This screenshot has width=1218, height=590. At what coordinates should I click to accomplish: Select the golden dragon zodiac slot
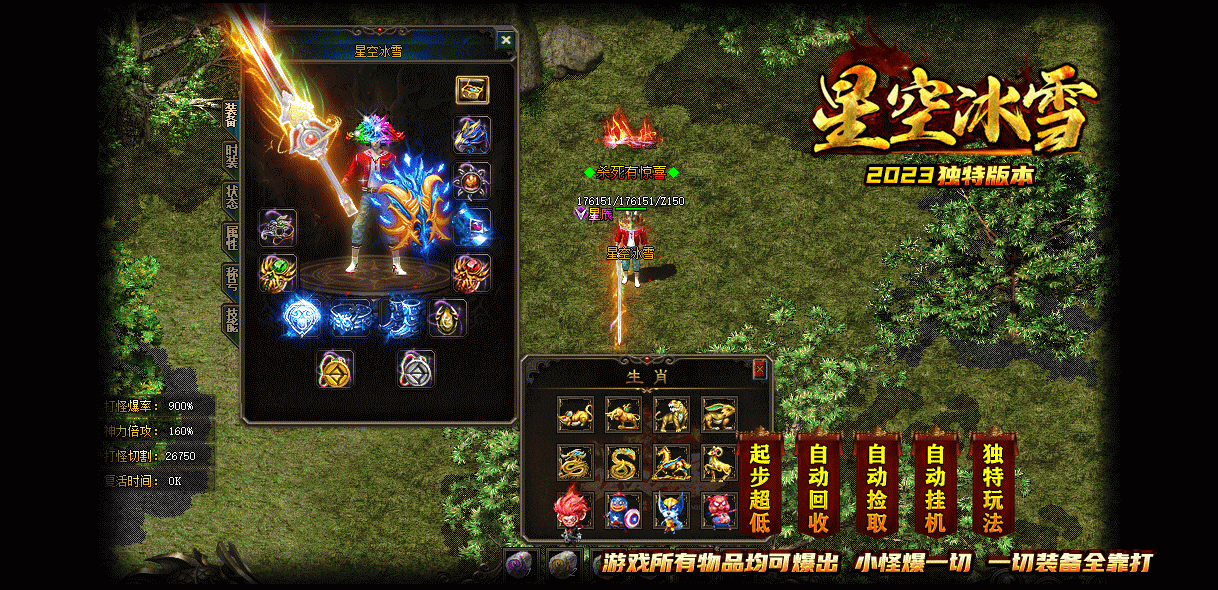click(575, 462)
